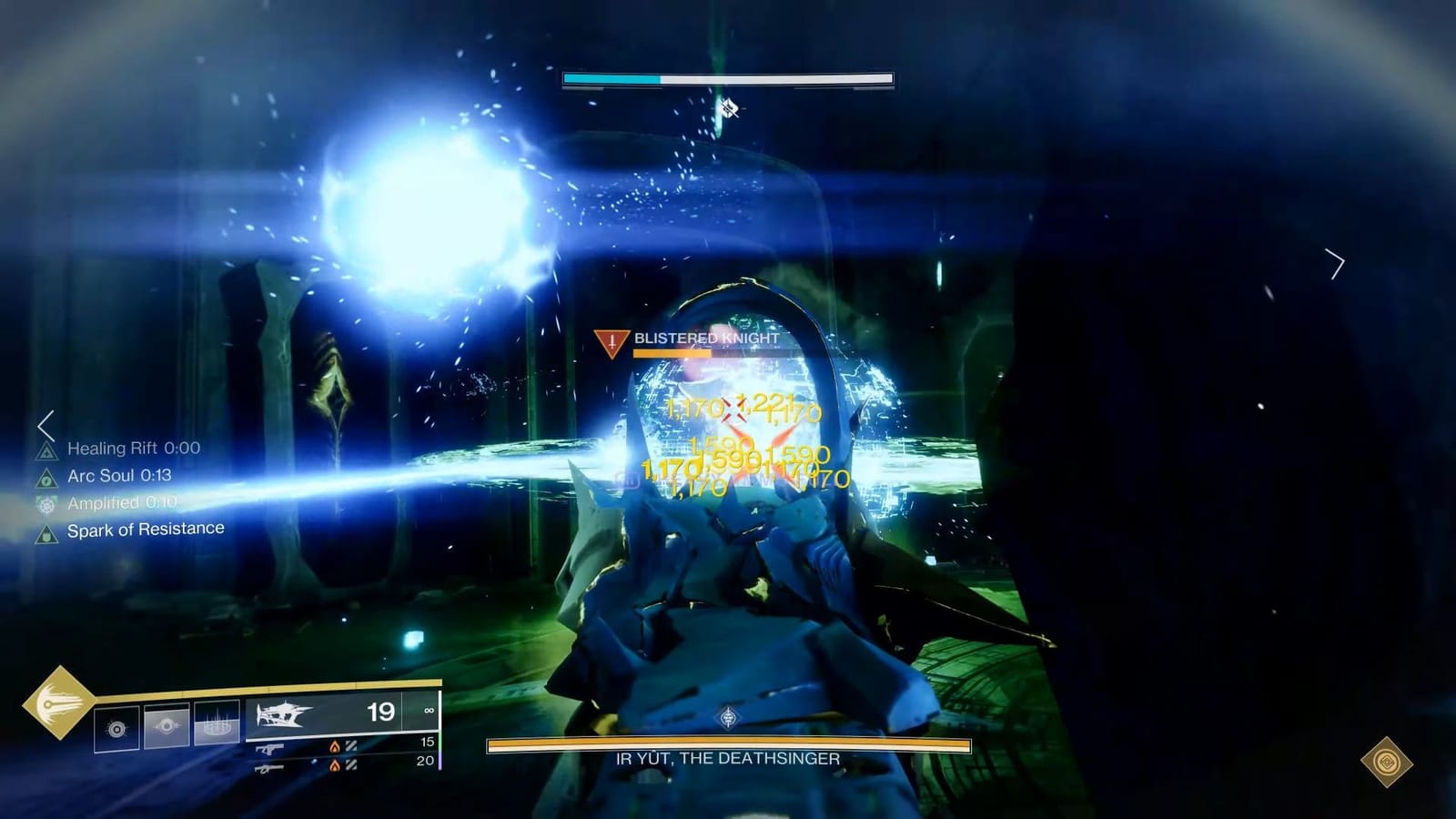The width and height of the screenshot is (1456, 819).
Task: Click the warning triangle beside Blistered Knight
Action: click(611, 341)
